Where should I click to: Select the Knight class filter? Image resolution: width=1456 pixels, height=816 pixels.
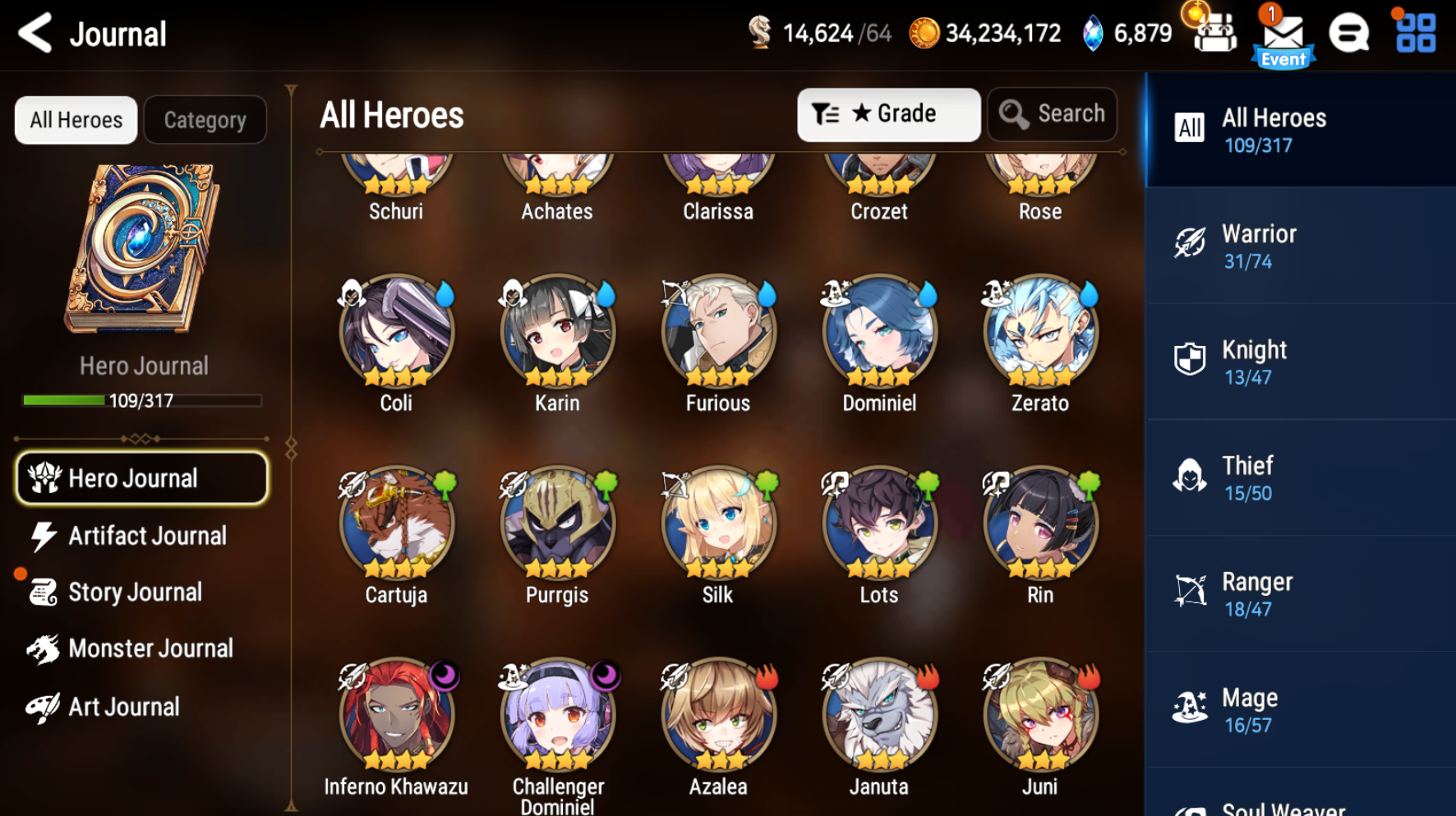[1298, 362]
